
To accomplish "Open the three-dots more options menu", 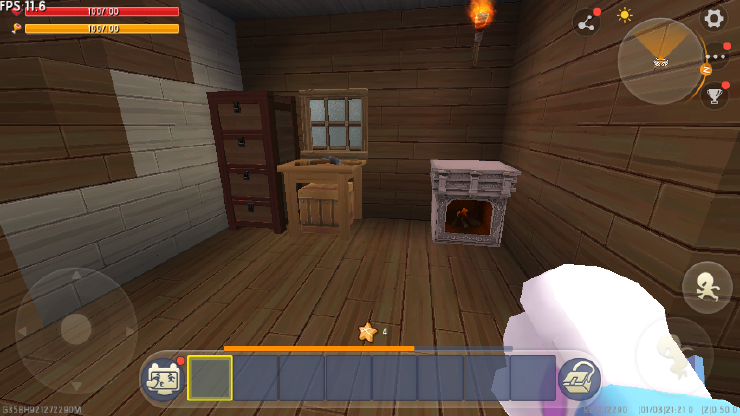I will pos(716,58).
